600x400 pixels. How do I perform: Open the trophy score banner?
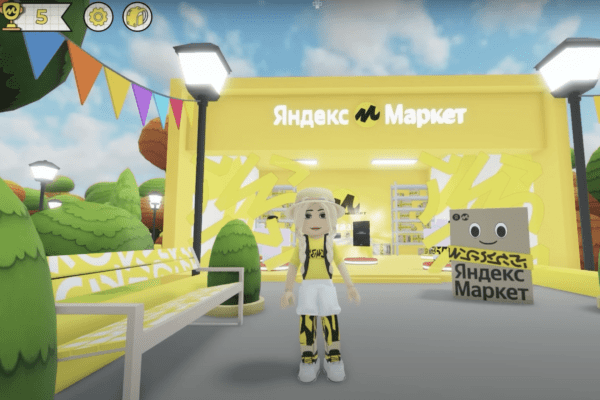(35, 16)
